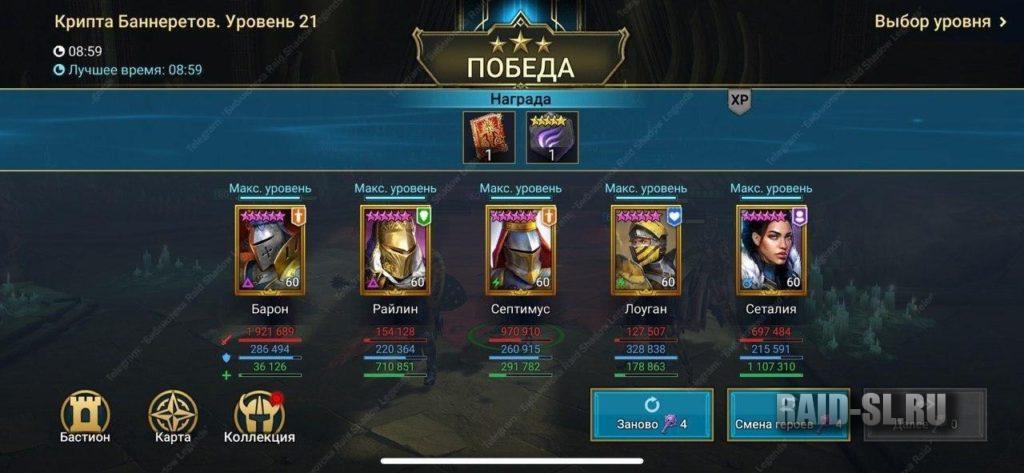Viewport: 1024px width, 473px height.
Task: Select the Барон hero portrait
Action: 270,249
